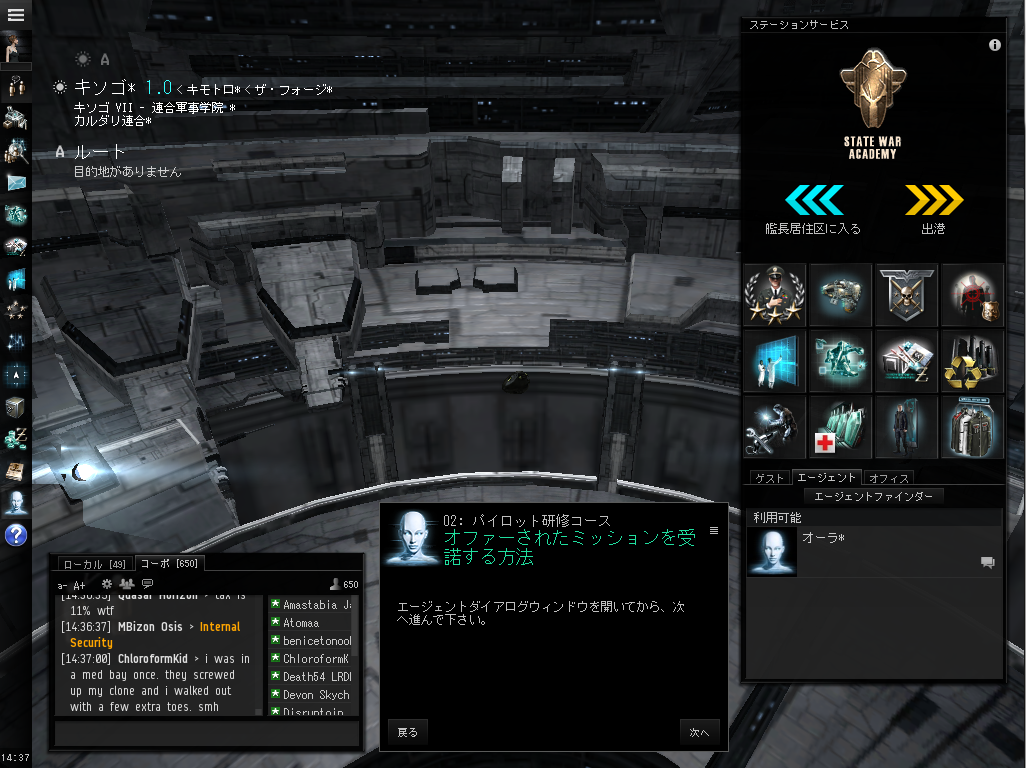
Task: Go back in the tutorial (戻る)
Action: (x=408, y=733)
